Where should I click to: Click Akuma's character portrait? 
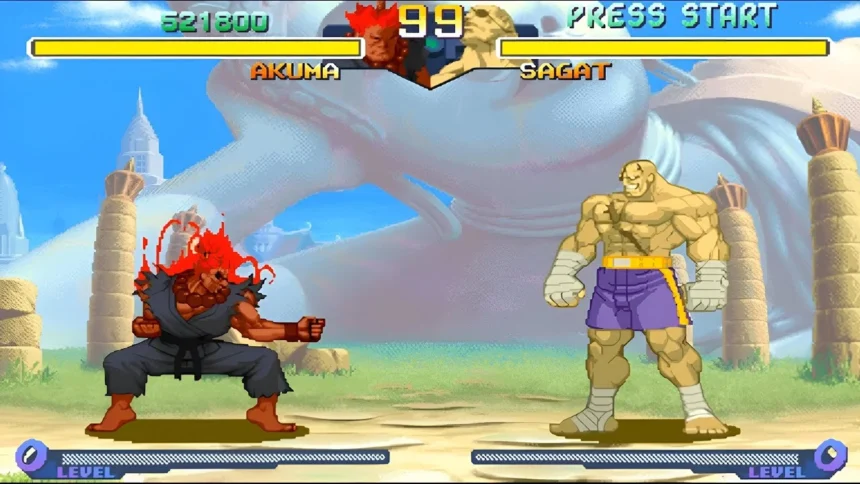point(380,45)
